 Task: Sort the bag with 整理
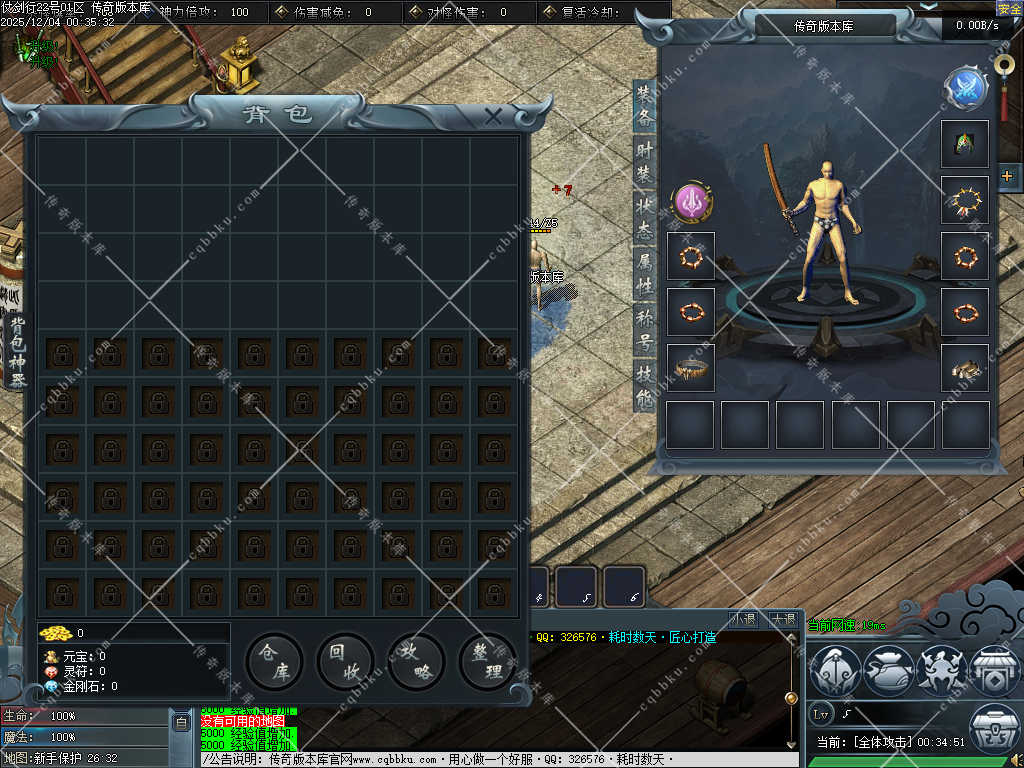point(487,662)
